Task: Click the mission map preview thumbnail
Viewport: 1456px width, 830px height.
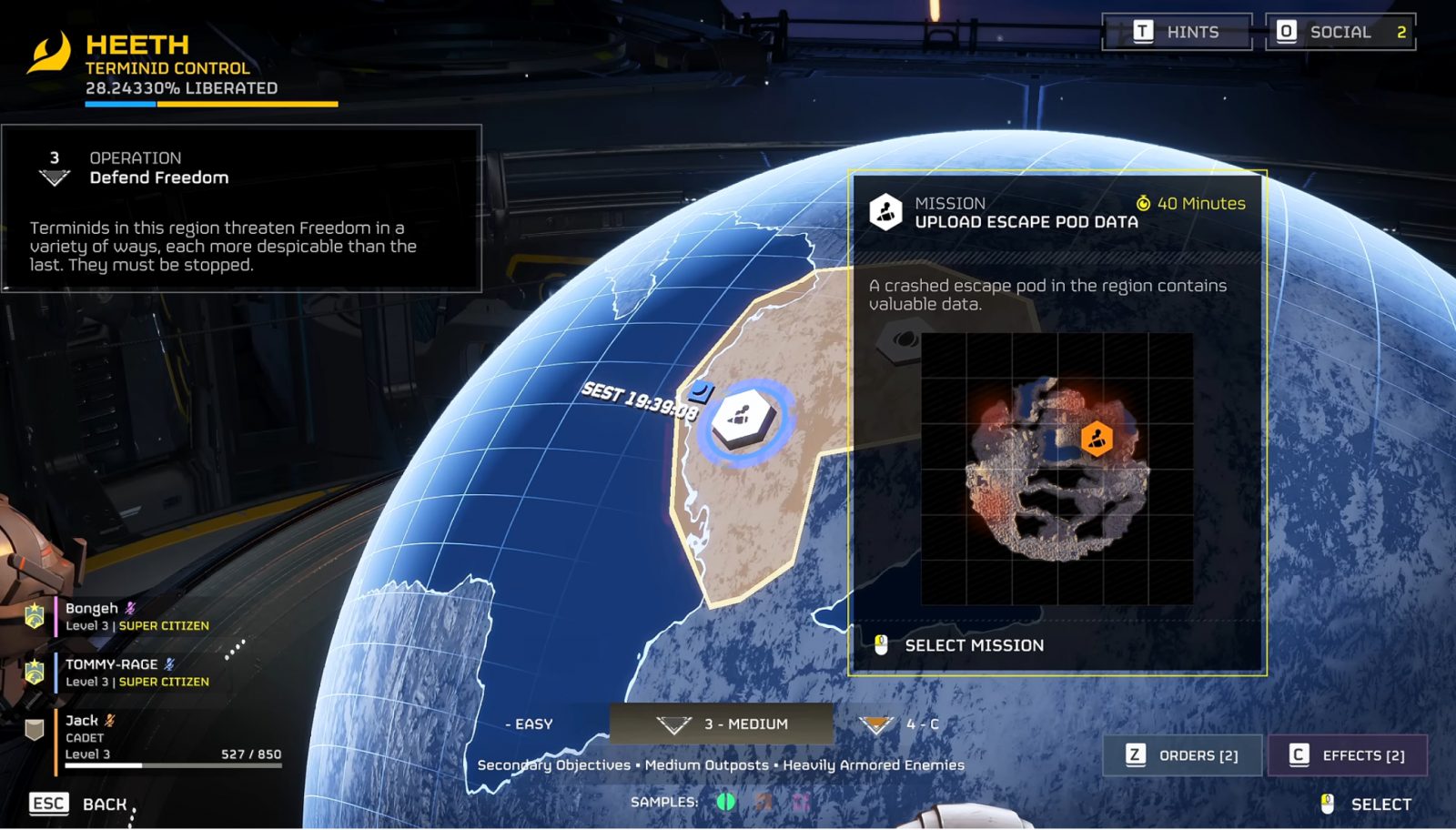Action: [1057, 469]
